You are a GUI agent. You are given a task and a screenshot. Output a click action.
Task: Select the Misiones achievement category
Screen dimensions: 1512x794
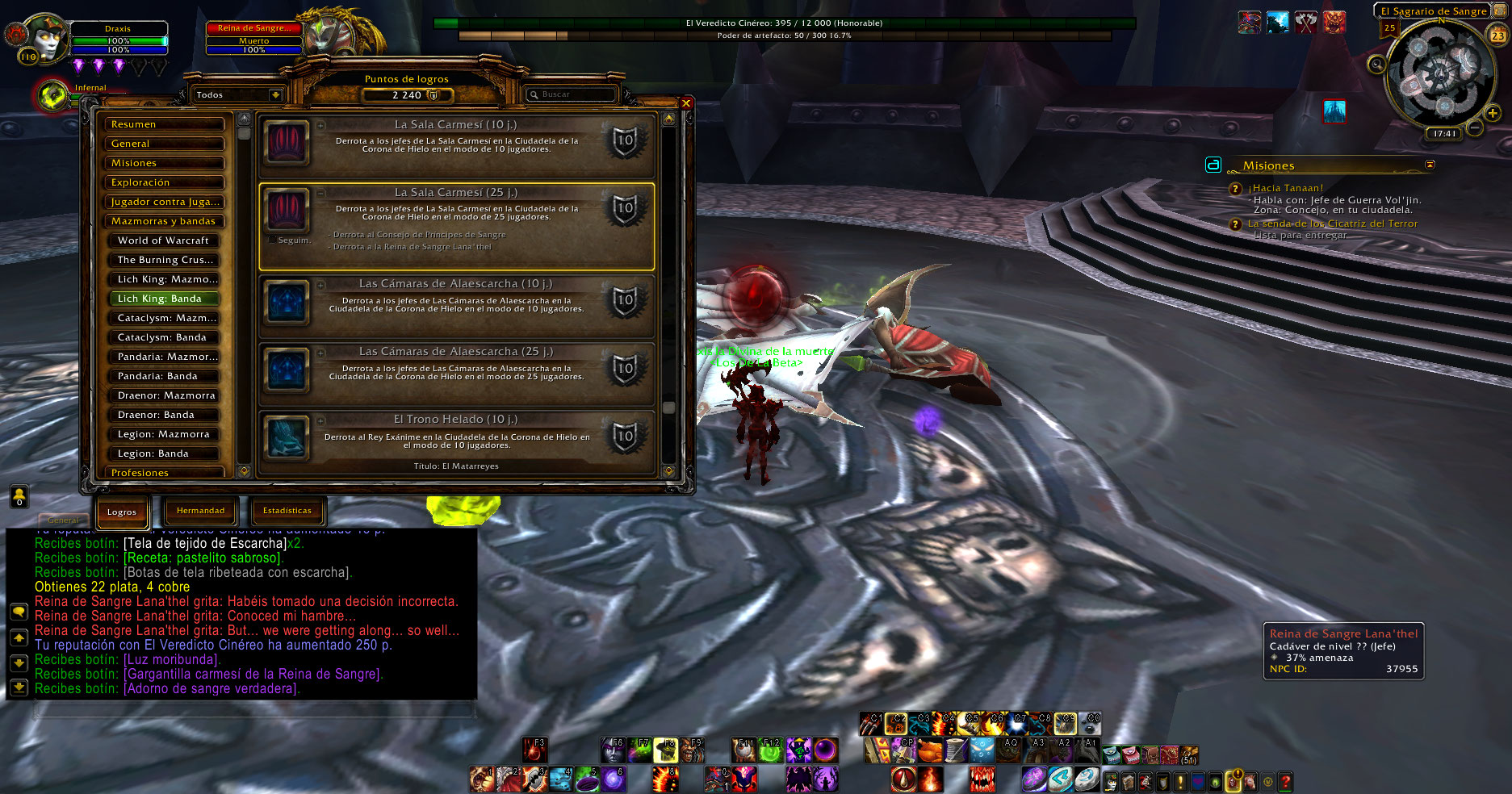coord(164,163)
